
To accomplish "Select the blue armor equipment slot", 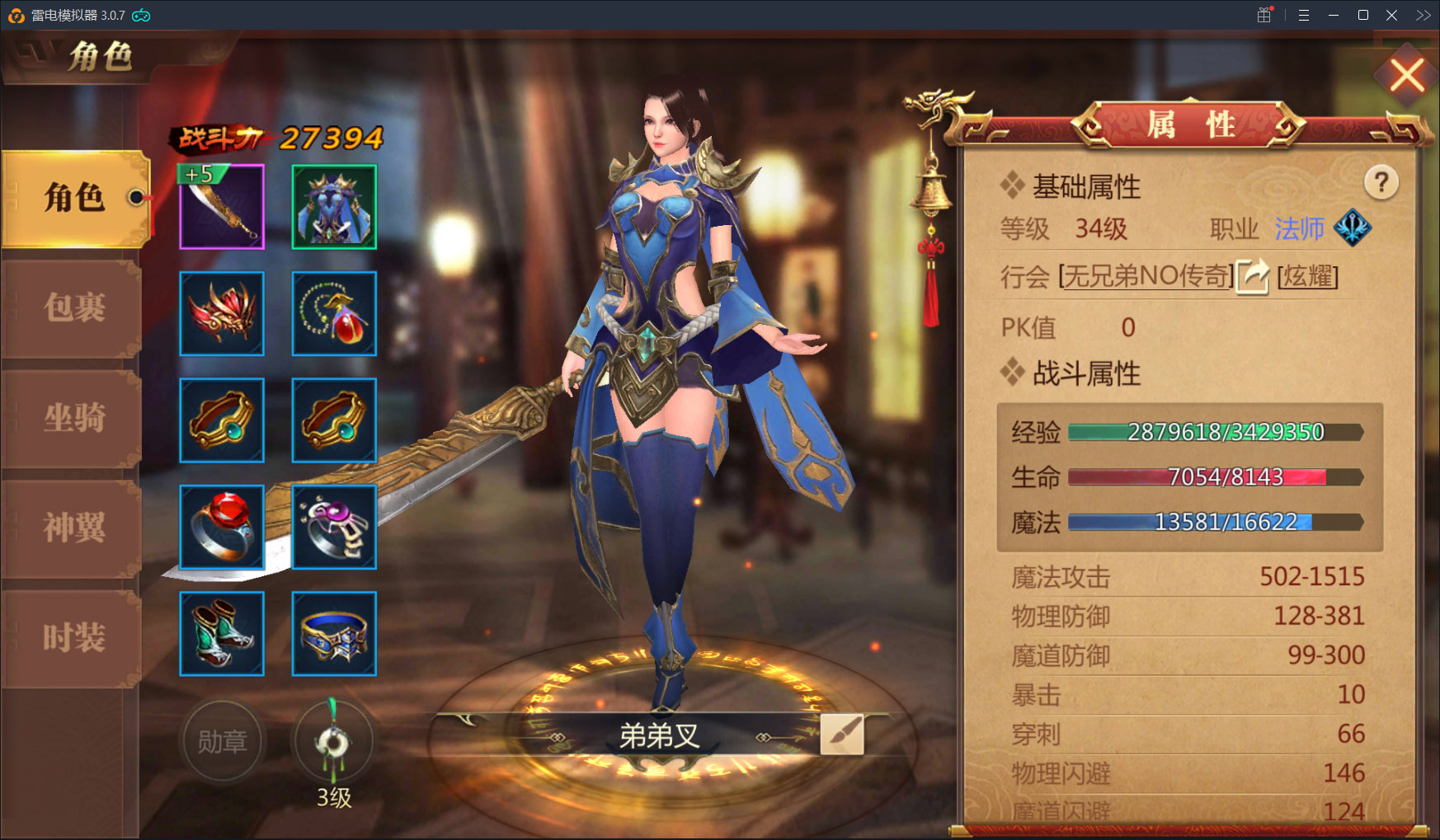I will click(334, 206).
